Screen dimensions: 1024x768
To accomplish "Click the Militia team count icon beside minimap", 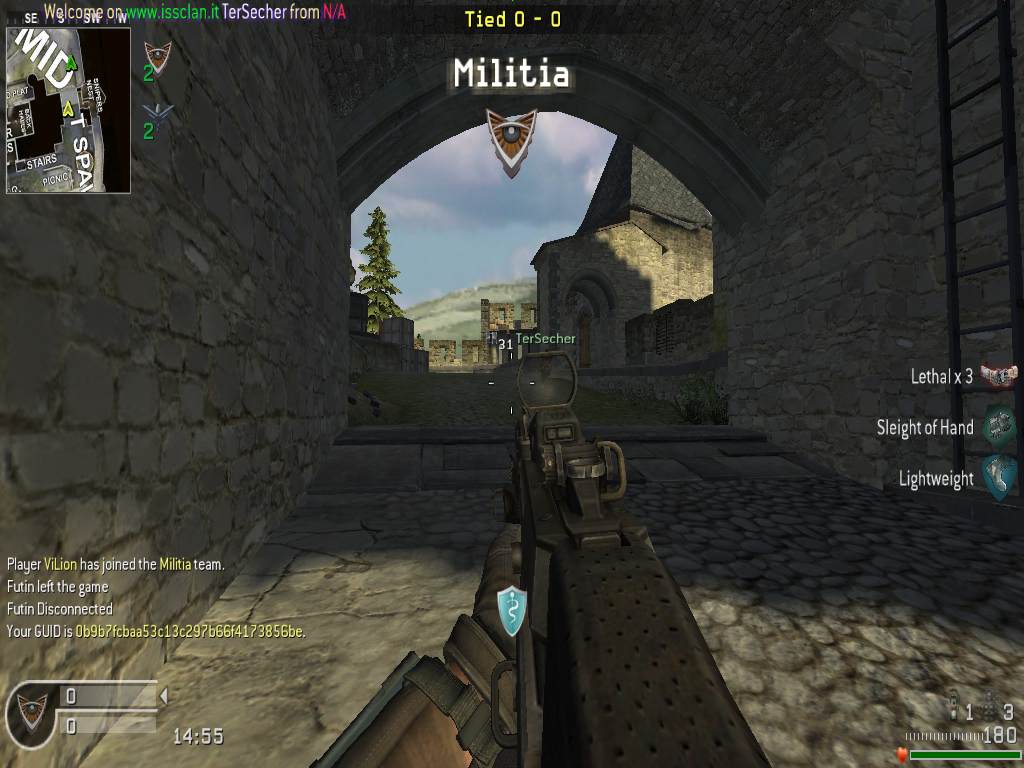I will (x=157, y=56).
